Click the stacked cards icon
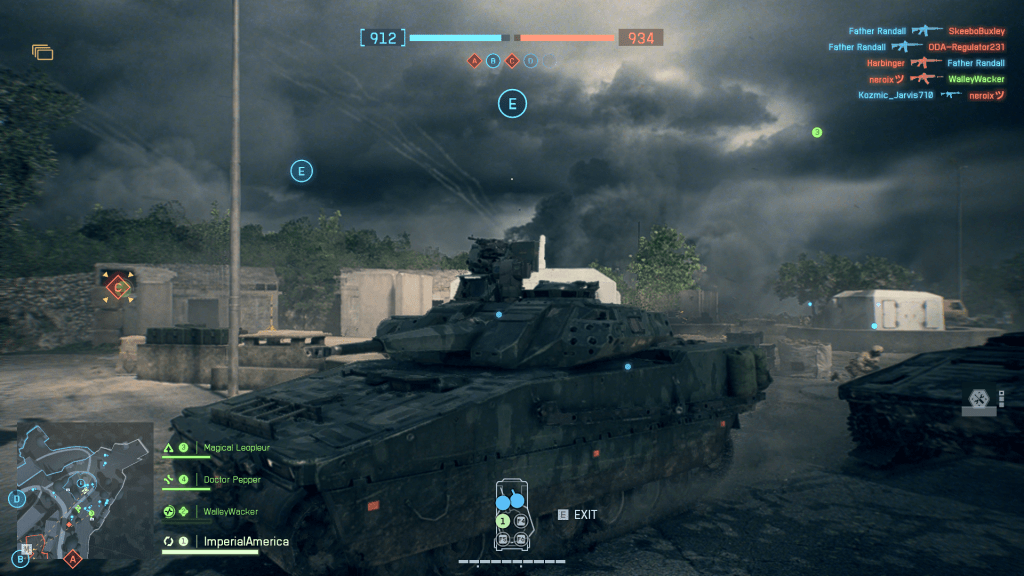This screenshot has height=576, width=1024. 42,52
